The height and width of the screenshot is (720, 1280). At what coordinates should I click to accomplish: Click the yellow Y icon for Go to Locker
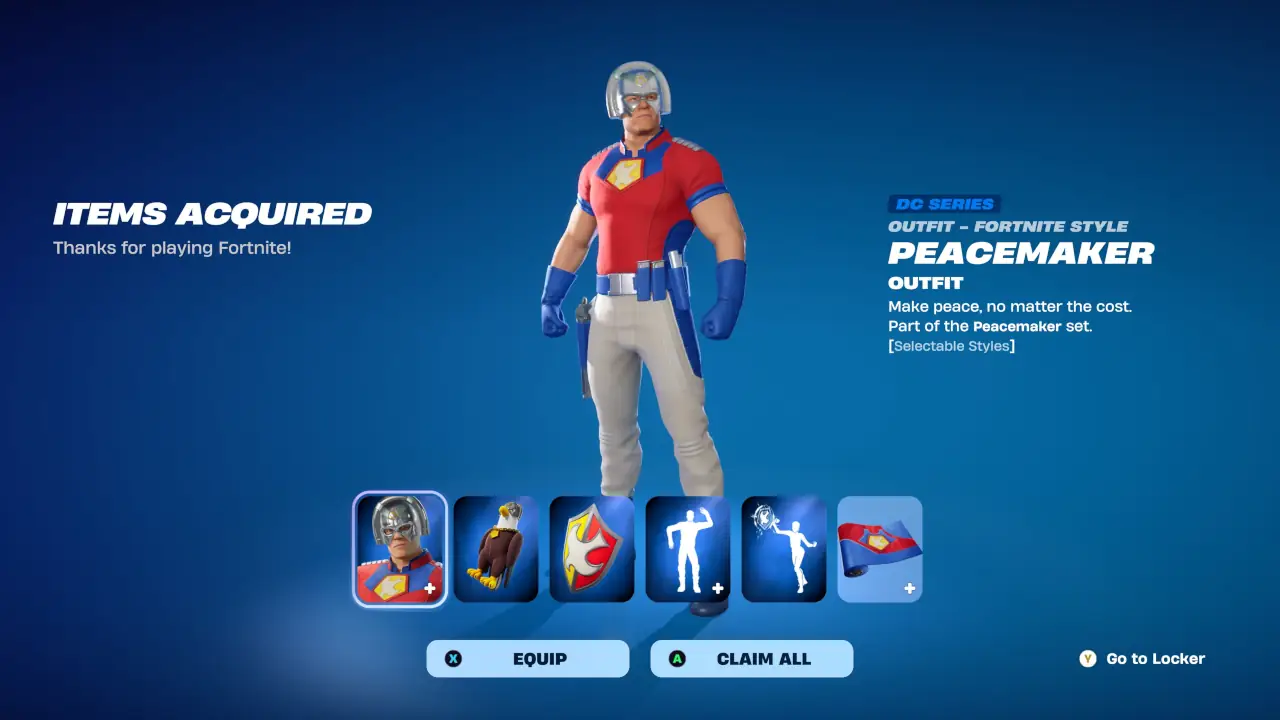[x=1087, y=658]
